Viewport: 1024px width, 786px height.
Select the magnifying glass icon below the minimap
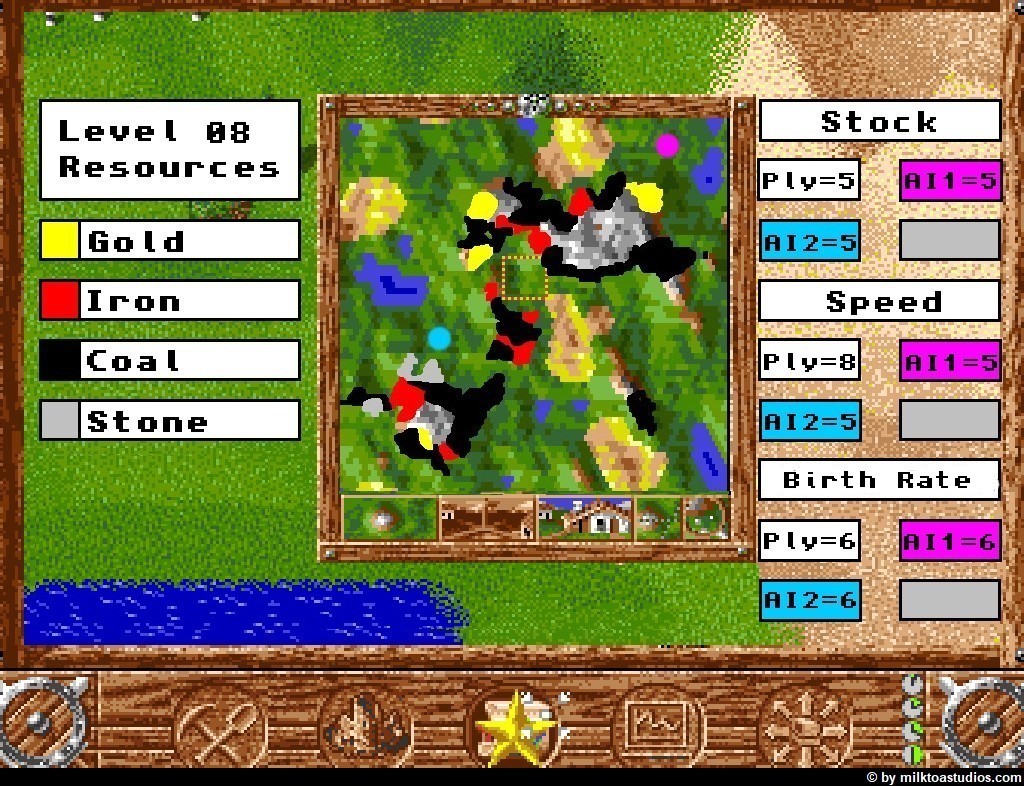706,519
